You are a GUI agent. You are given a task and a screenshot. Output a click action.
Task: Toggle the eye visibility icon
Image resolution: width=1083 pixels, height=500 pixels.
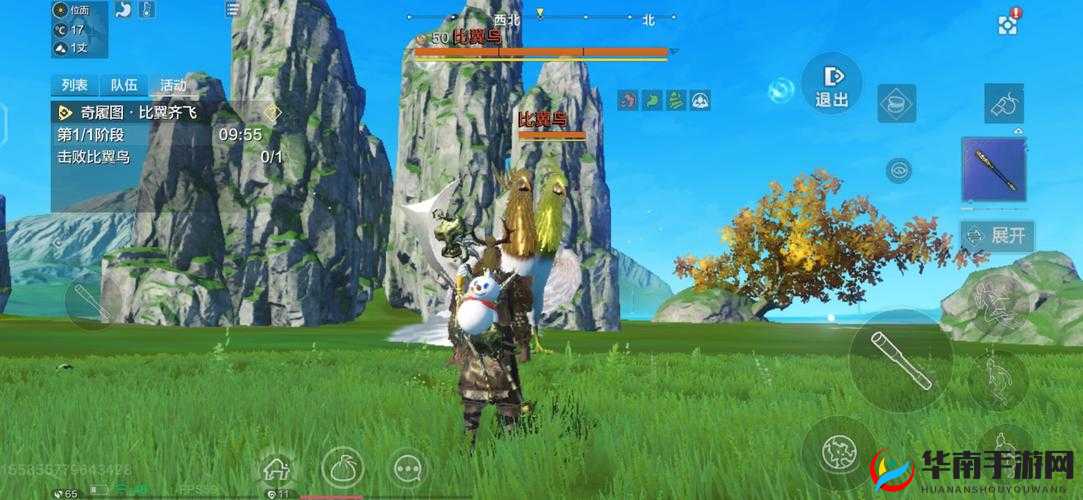point(899,170)
